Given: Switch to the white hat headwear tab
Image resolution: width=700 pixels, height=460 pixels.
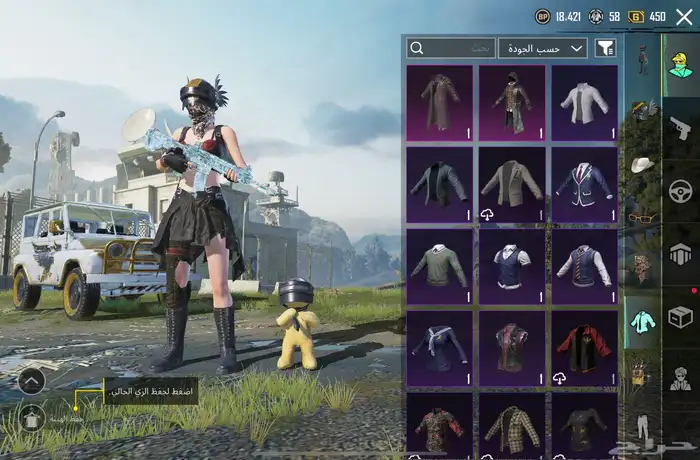Looking at the screenshot, I should tap(641, 163).
